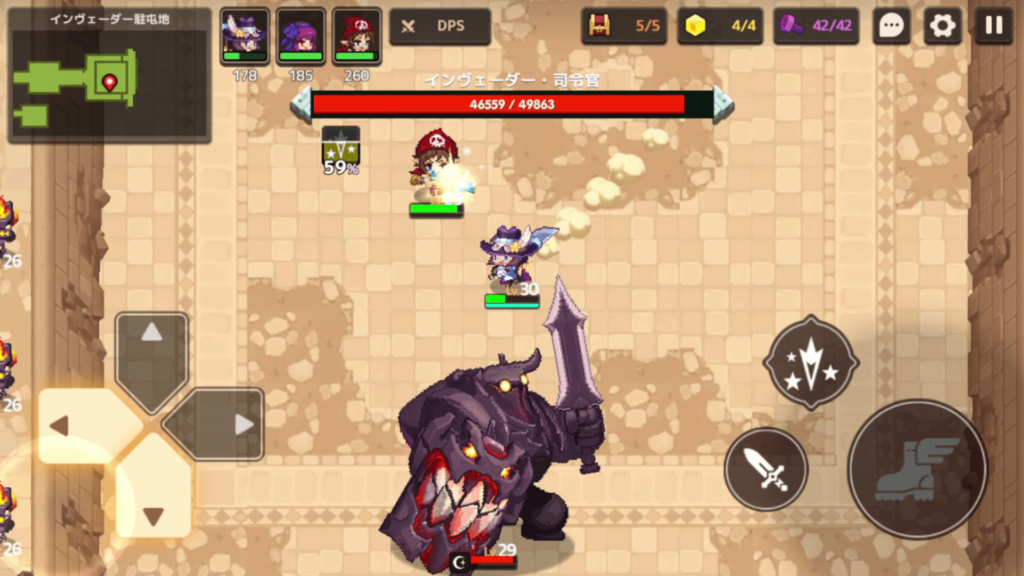
Task: Use the sword weapon skill button
Action: click(x=766, y=469)
